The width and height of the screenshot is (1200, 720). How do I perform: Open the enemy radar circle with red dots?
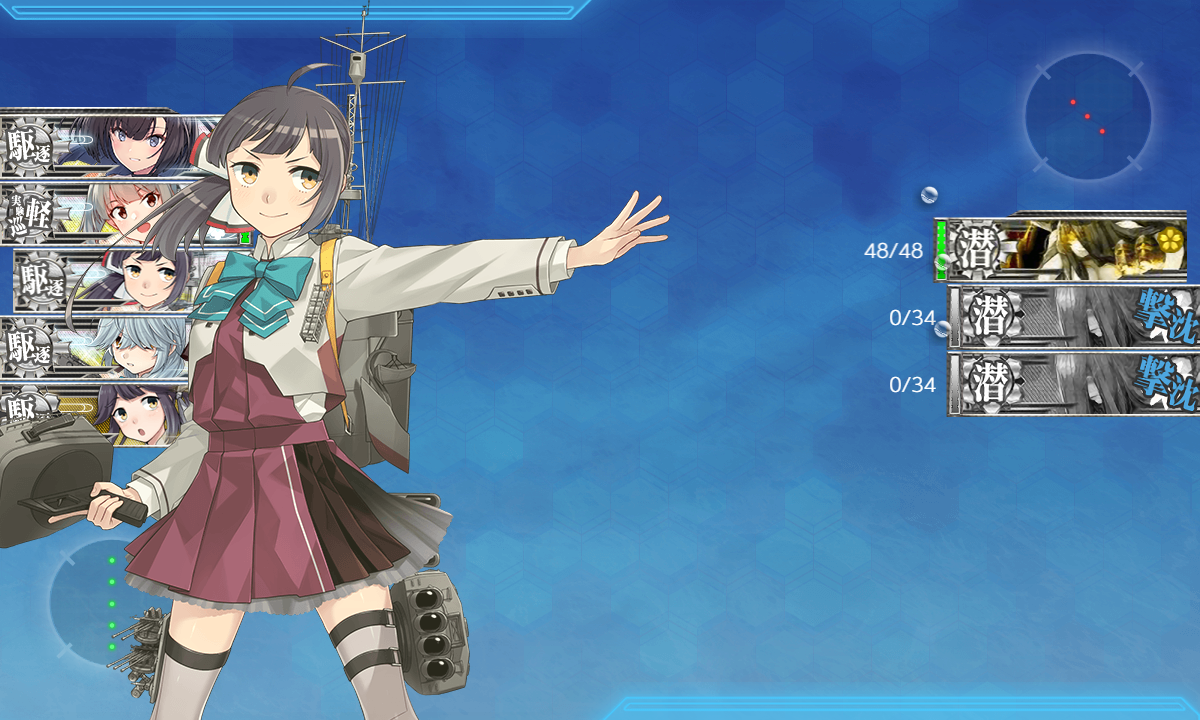tap(1088, 117)
